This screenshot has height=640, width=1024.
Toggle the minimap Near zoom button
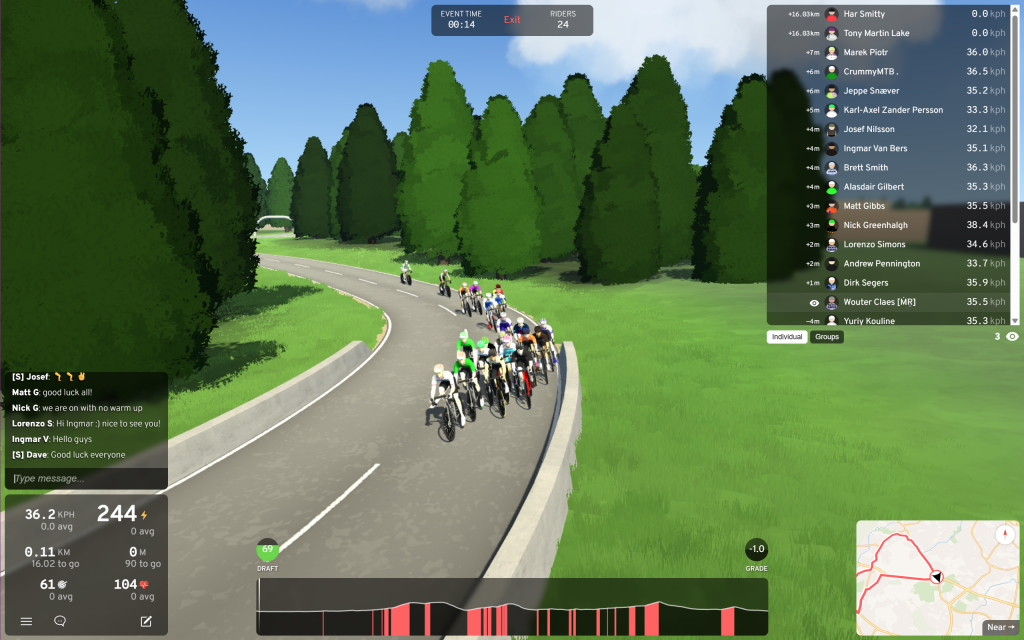(1000, 627)
